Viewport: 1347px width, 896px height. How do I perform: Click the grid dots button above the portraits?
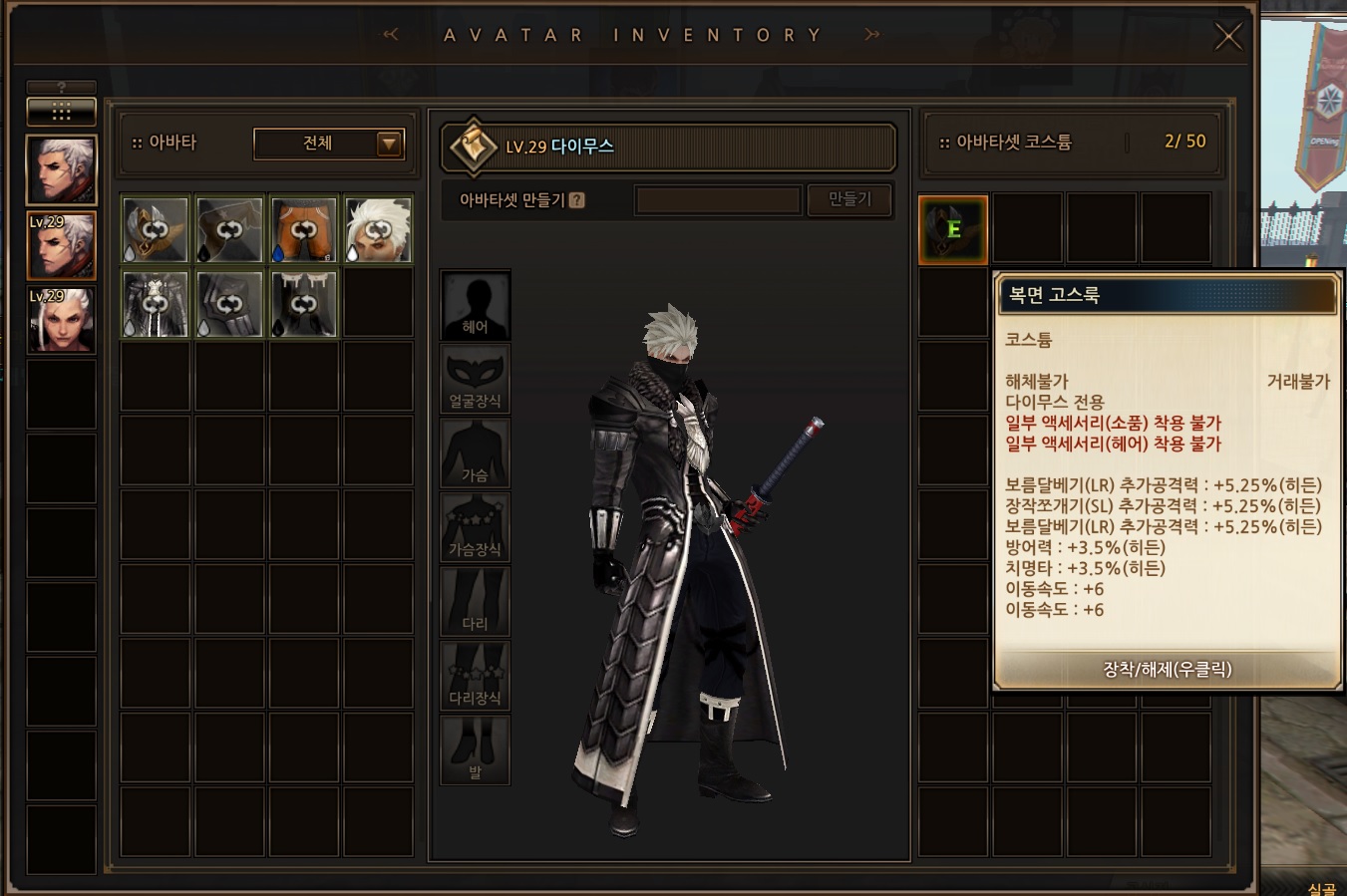(61, 111)
